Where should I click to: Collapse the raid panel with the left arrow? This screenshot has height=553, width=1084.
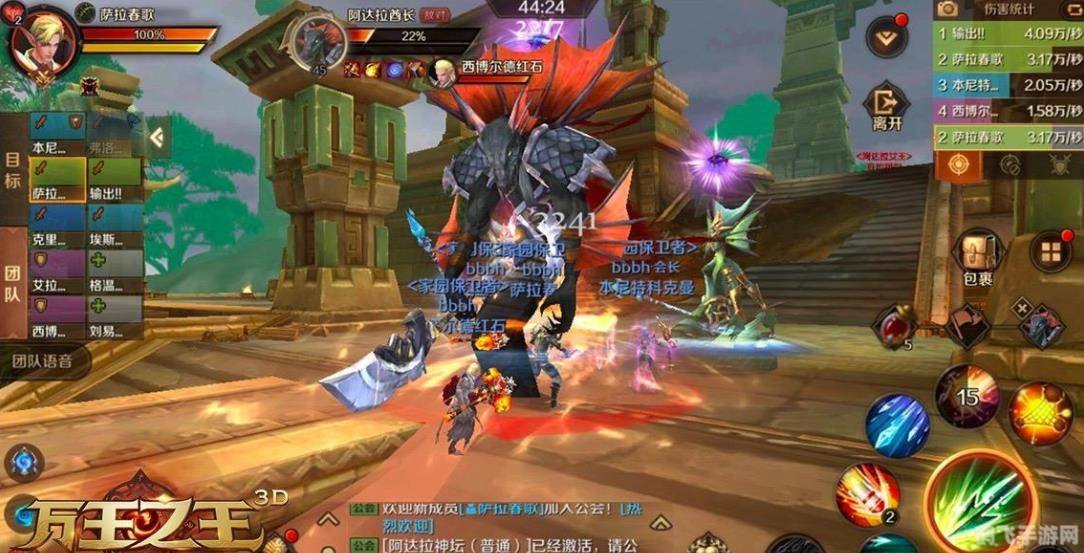[x=157, y=136]
